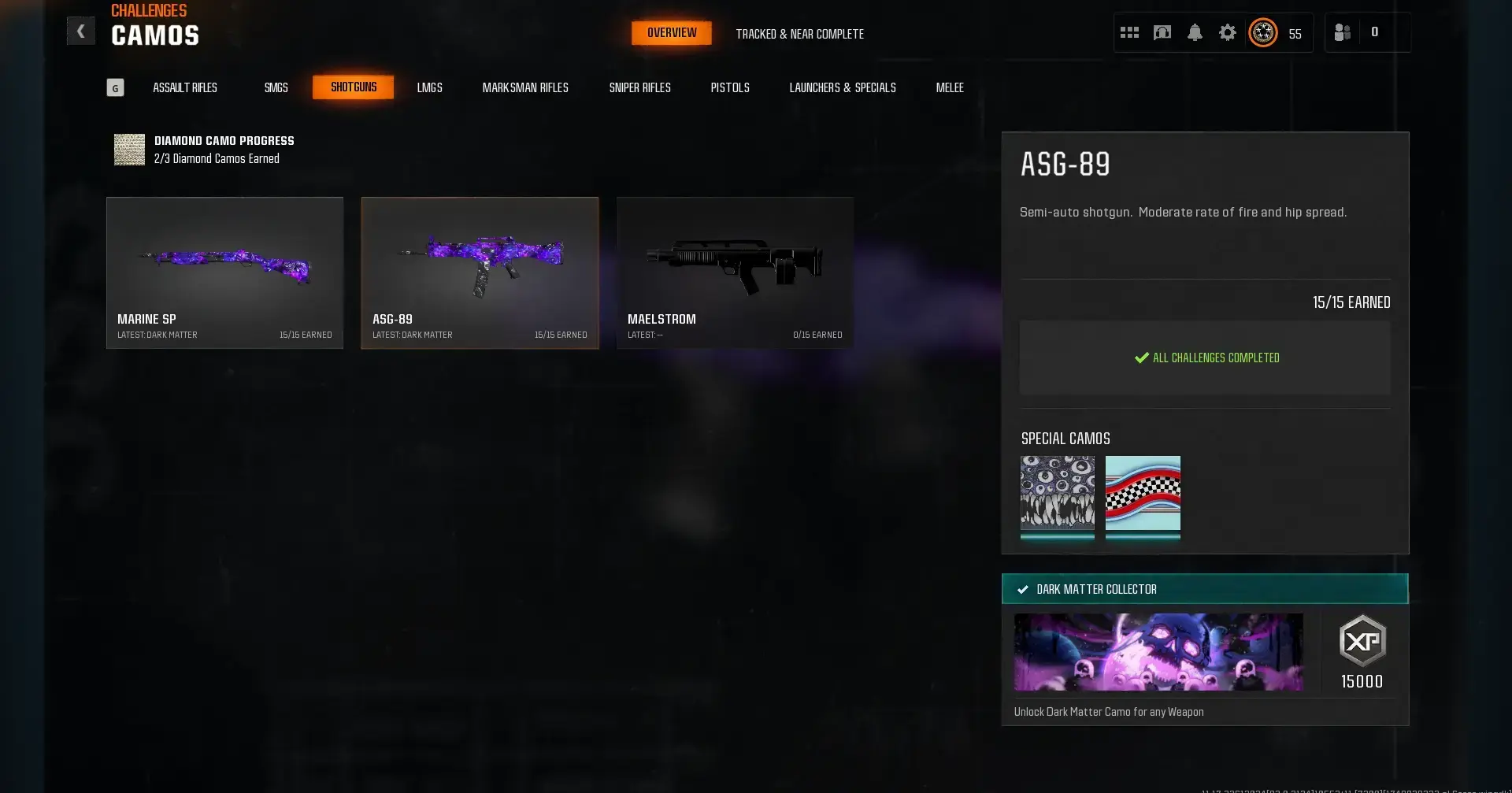Open the settings gear menu
The width and height of the screenshot is (1512, 793).
[1228, 32]
